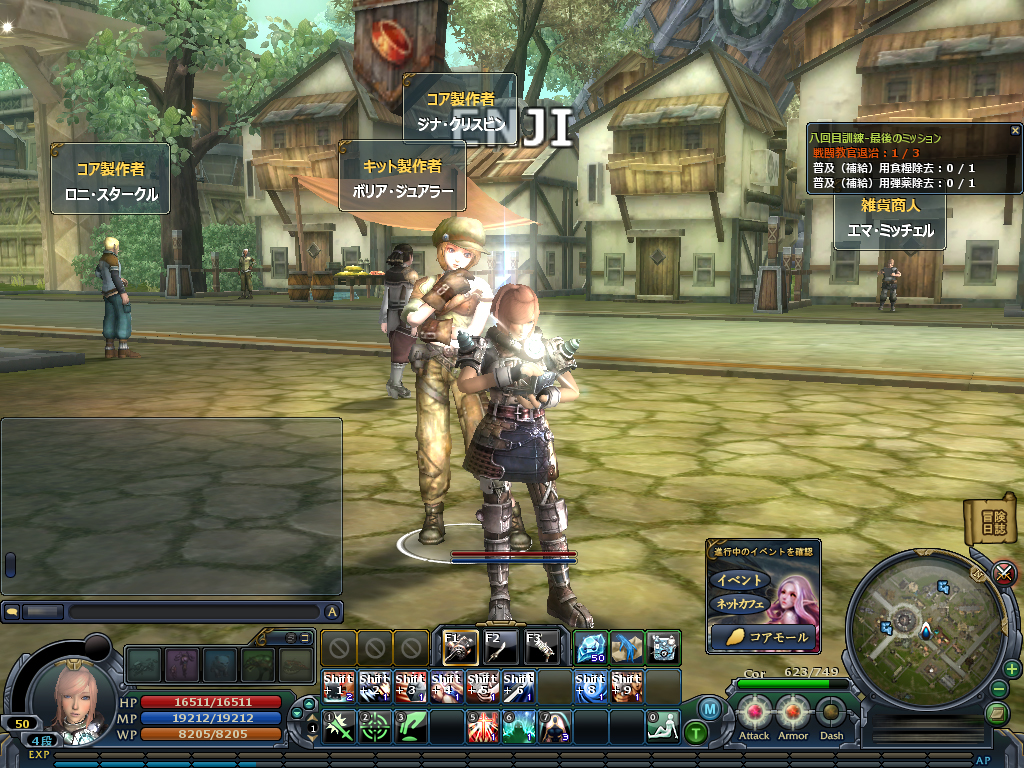The height and width of the screenshot is (768, 1024).
Task: Open the ネットカフェ button
Action: [739, 604]
